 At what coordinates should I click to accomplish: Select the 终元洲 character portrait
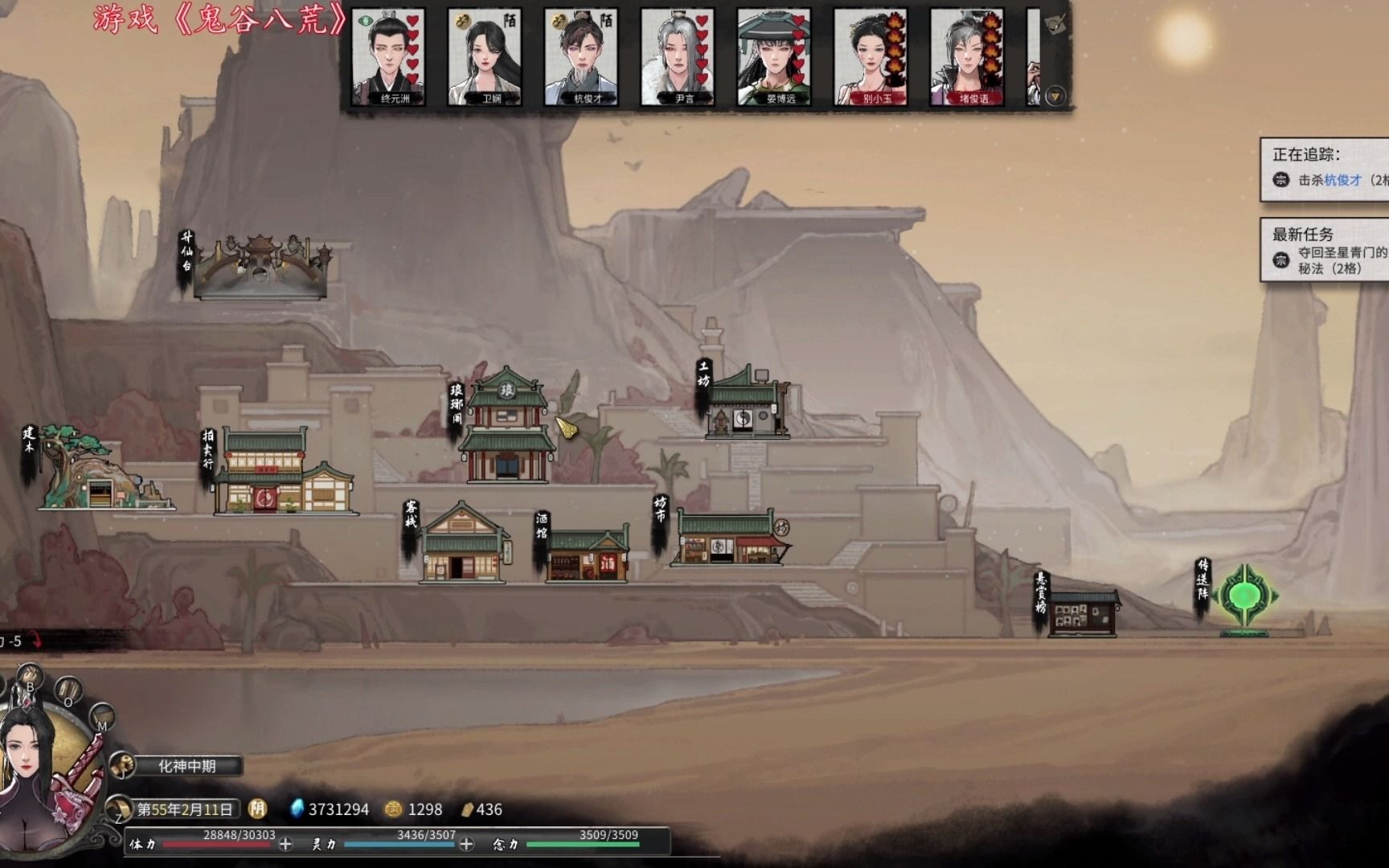coord(388,57)
